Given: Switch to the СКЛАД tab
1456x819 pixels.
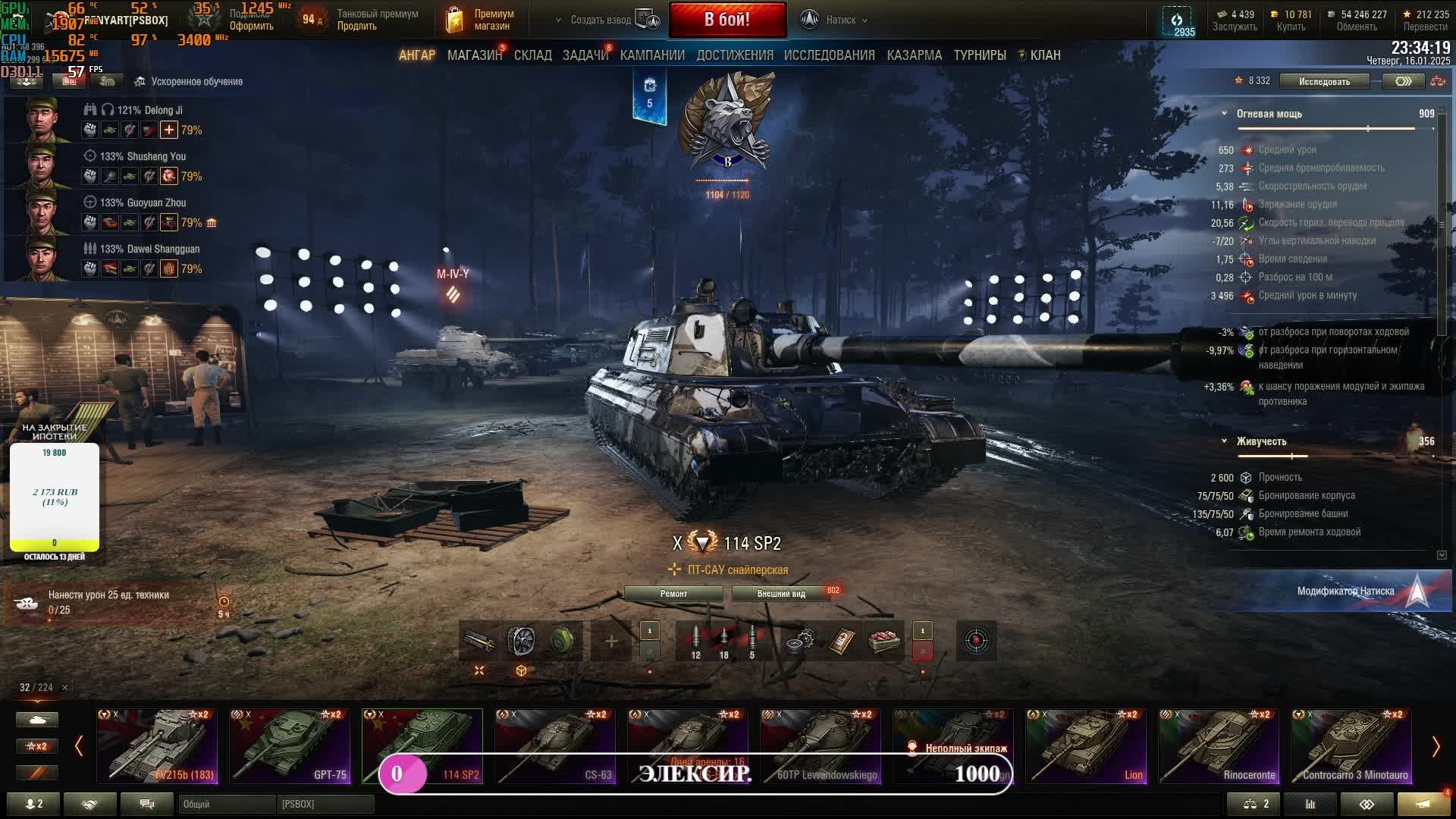Looking at the screenshot, I should (532, 55).
